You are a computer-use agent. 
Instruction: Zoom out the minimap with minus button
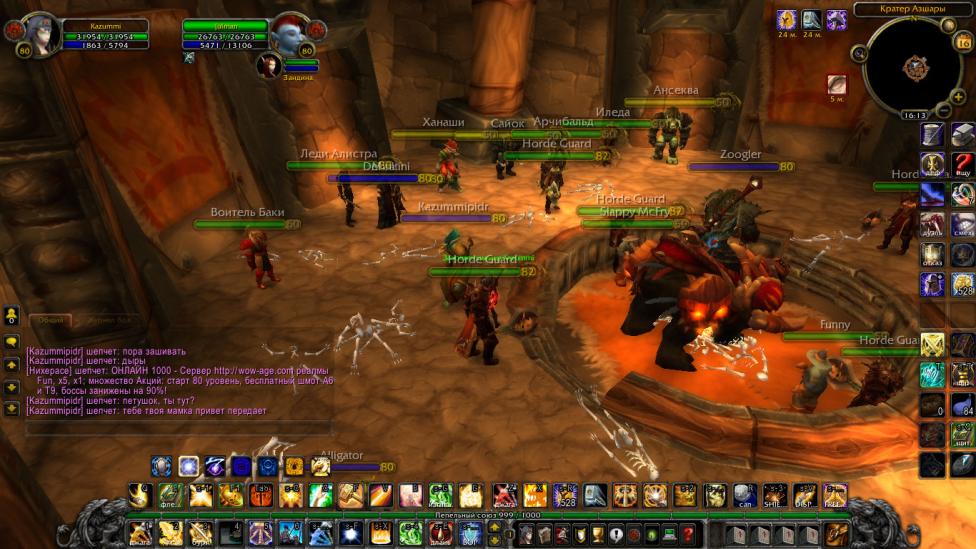pyautogui.click(x=944, y=109)
